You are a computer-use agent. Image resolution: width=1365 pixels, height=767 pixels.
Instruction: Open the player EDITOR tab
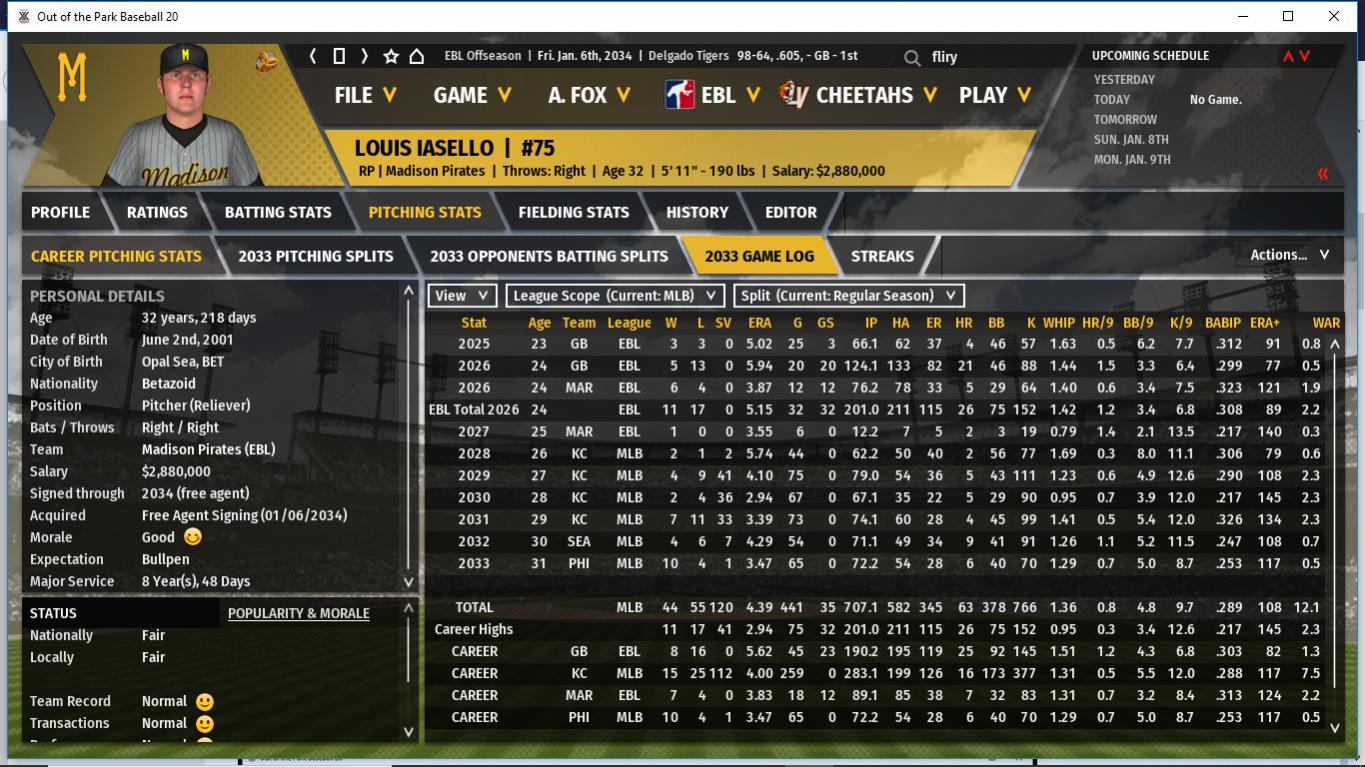[x=791, y=212]
